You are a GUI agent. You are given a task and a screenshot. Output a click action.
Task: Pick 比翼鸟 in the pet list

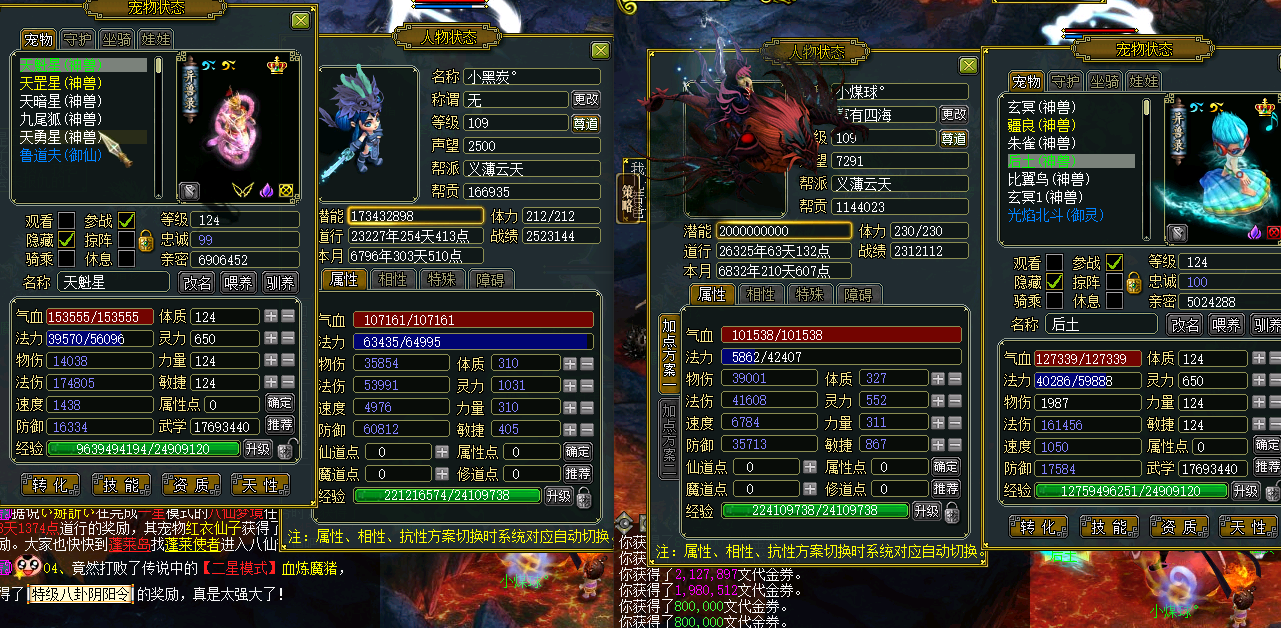click(1047, 179)
